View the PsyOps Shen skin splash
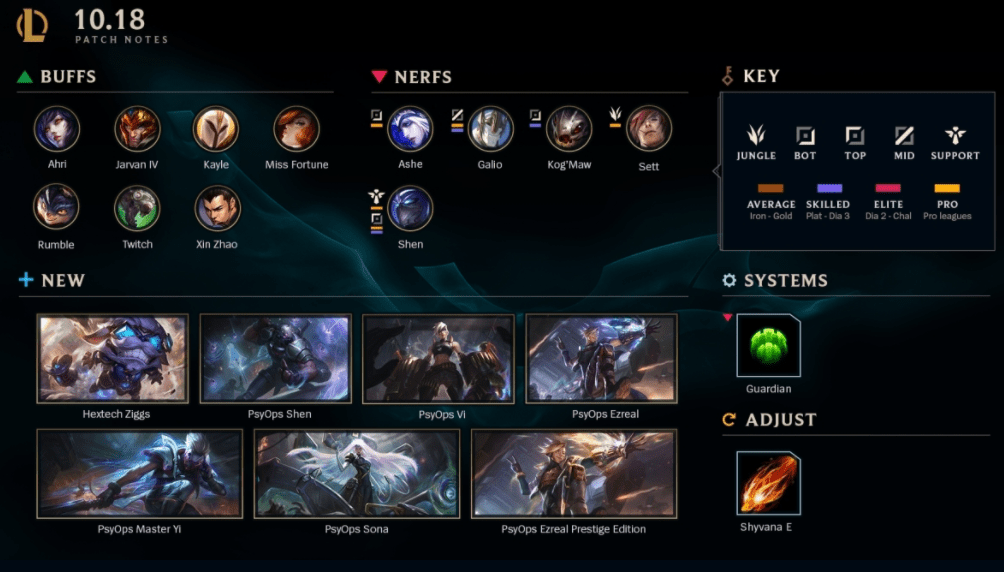The height and width of the screenshot is (572, 1004). [275, 358]
